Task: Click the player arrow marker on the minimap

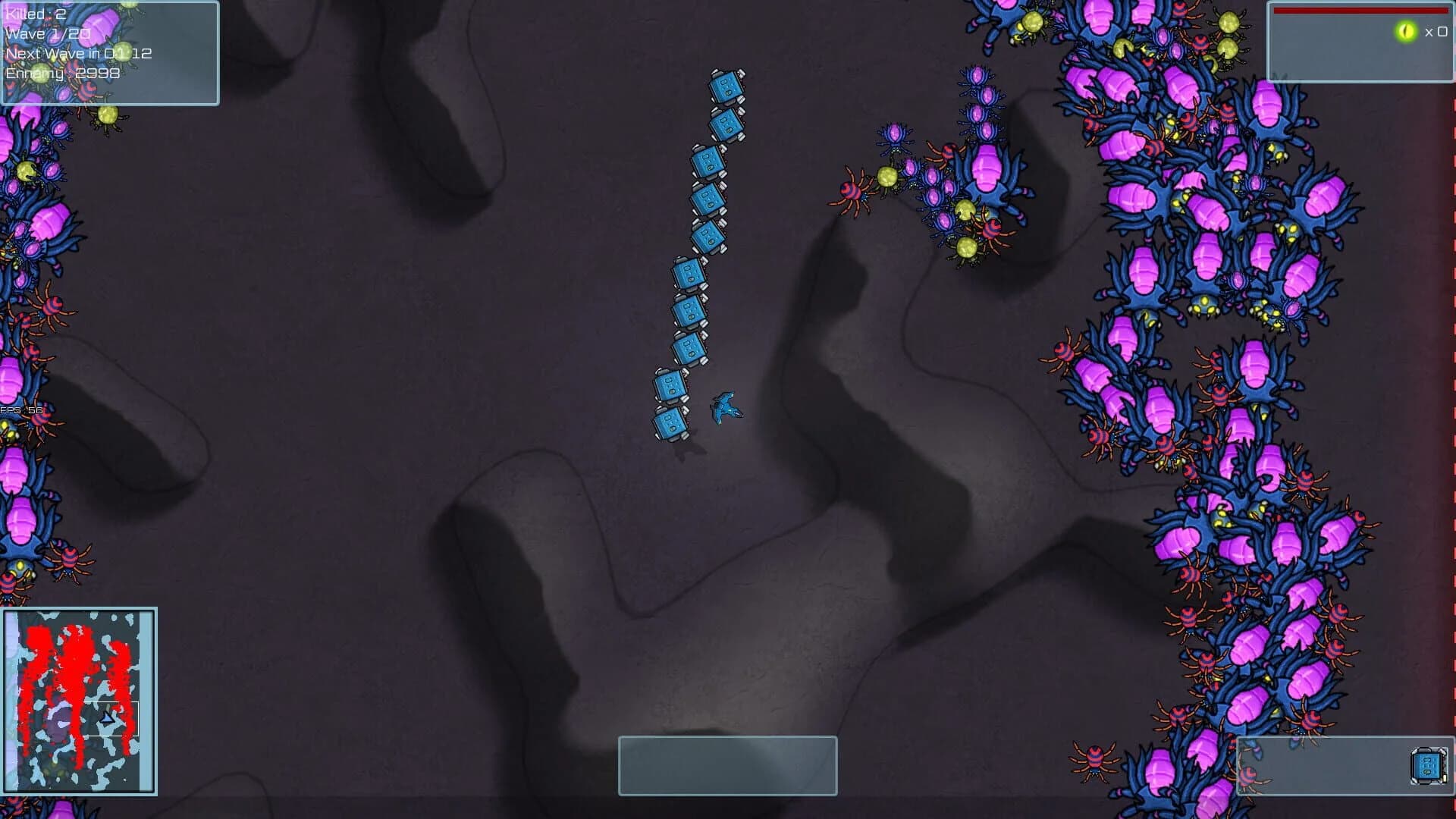Action: click(107, 717)
